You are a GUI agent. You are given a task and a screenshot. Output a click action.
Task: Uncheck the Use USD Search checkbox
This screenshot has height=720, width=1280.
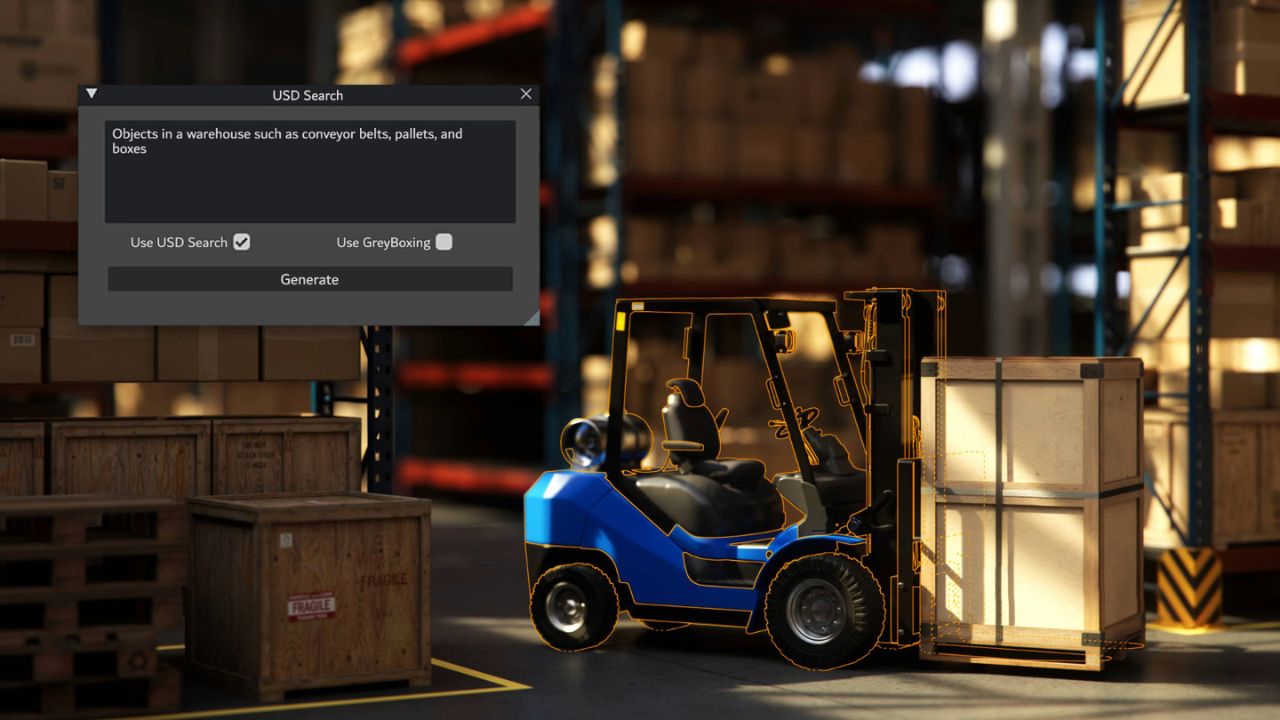tap(242, 241)
